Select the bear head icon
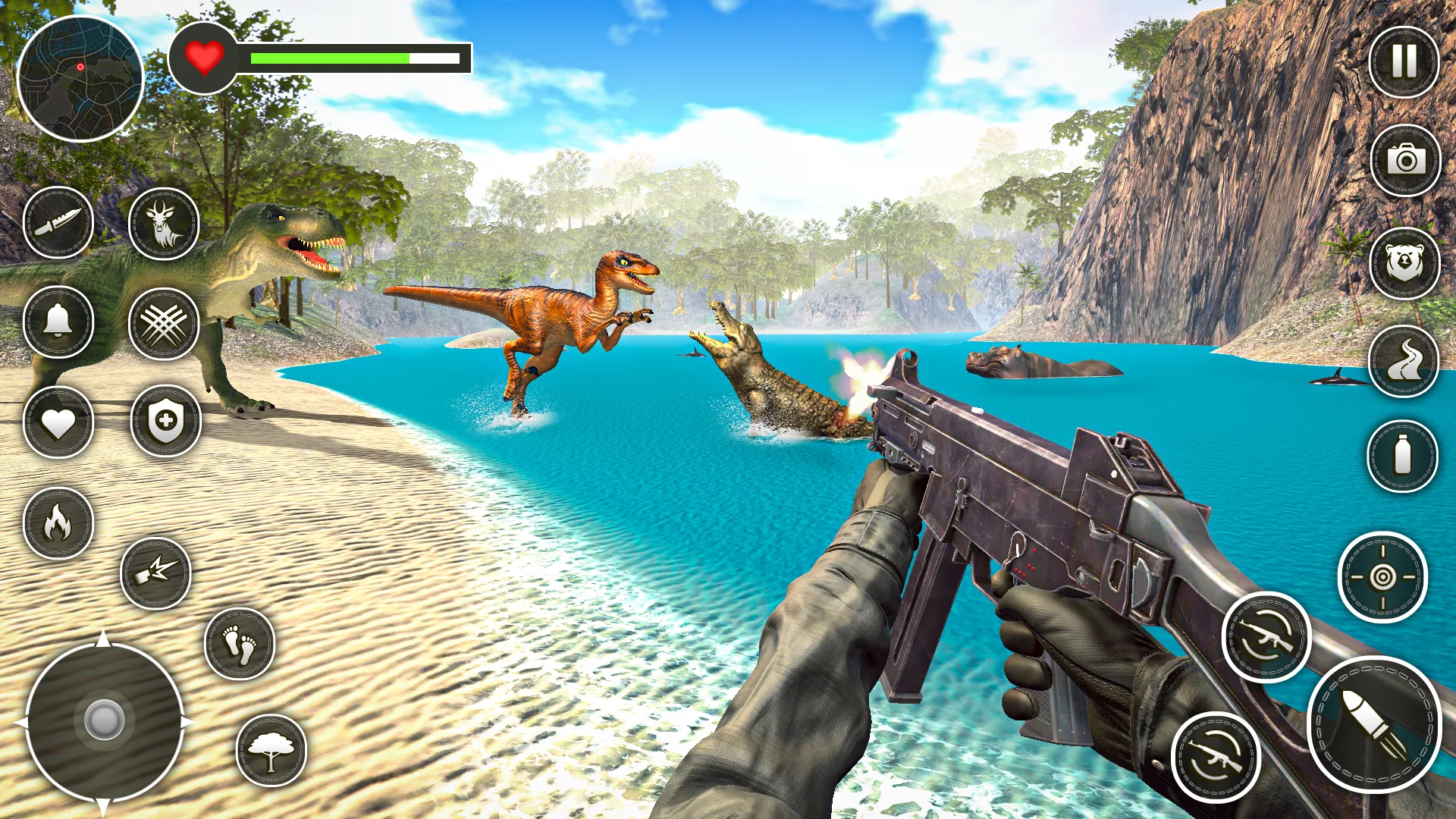 (x=1404, y=263)
